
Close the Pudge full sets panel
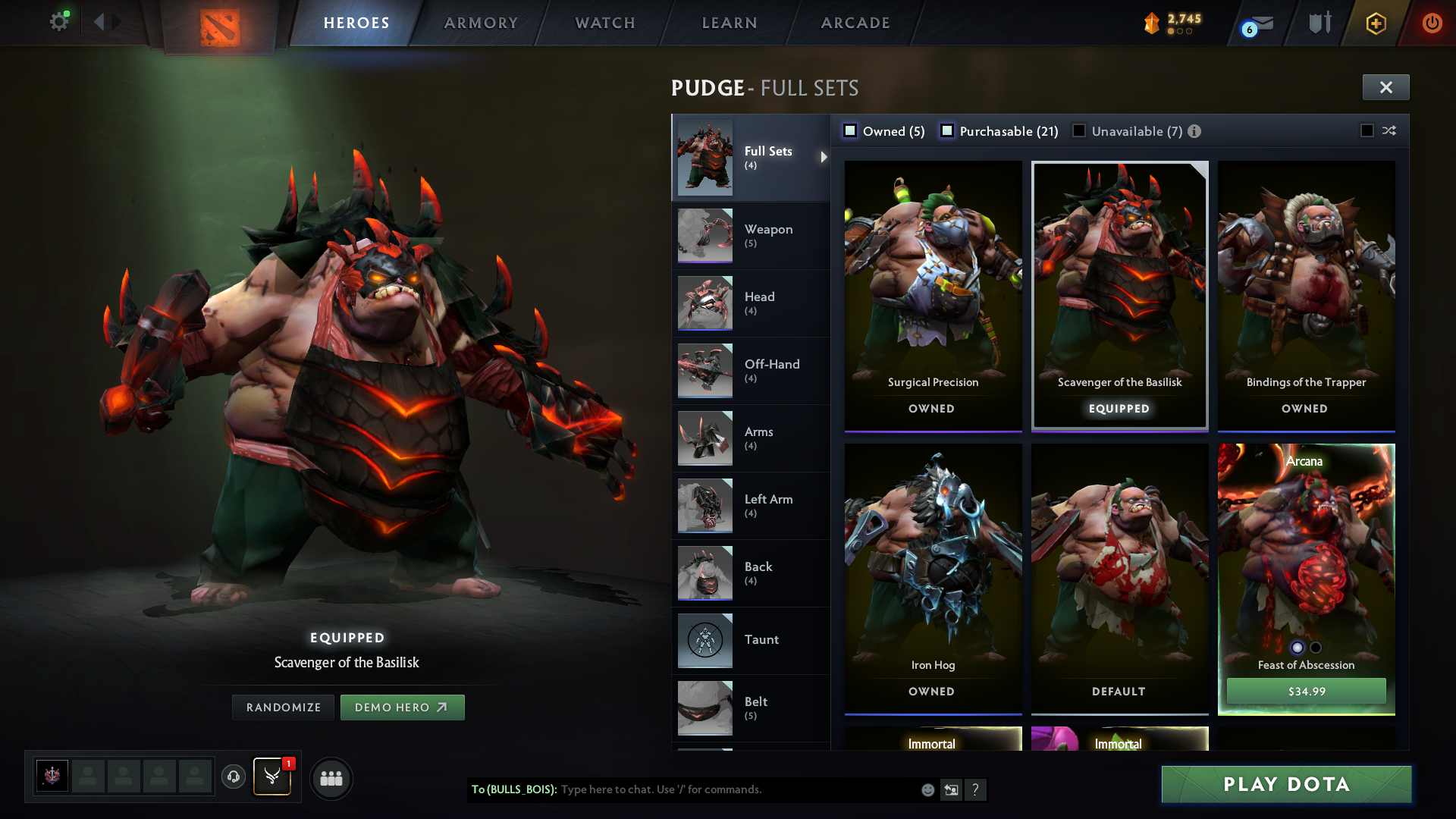[x=1385, y=87]
